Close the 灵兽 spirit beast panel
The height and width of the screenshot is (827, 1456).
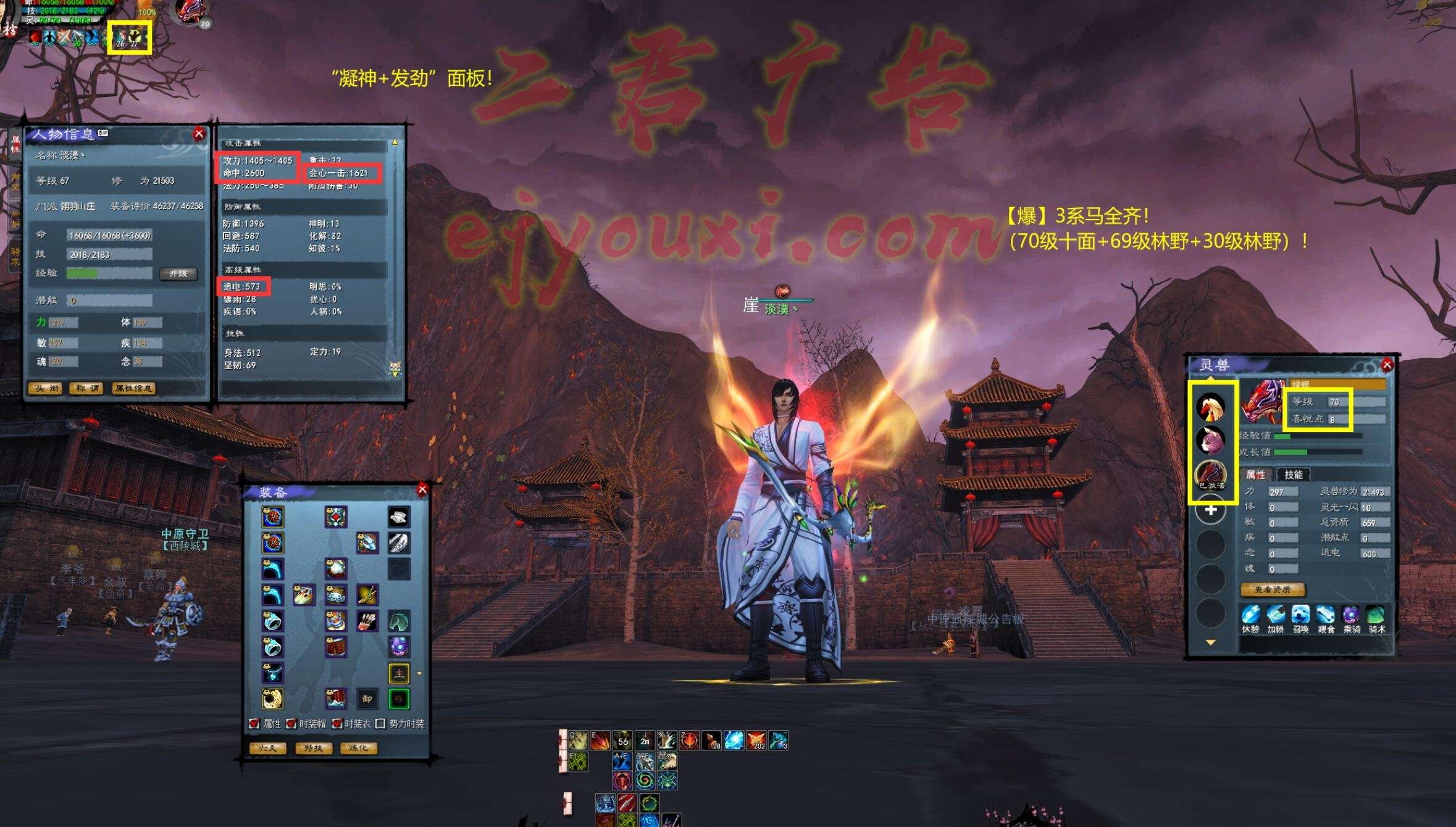tap(1387, 365)
